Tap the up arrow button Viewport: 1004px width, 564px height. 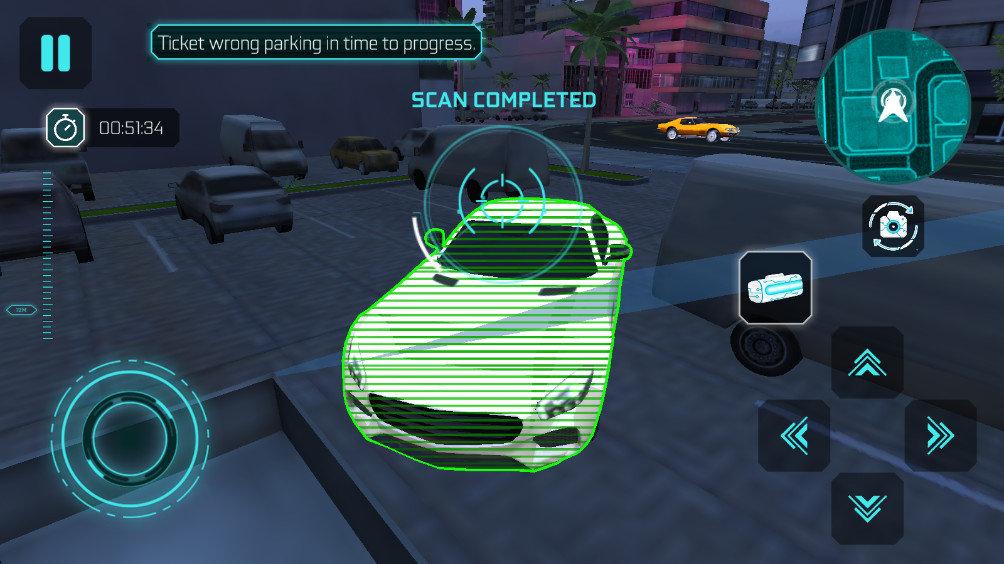(867, 363)
